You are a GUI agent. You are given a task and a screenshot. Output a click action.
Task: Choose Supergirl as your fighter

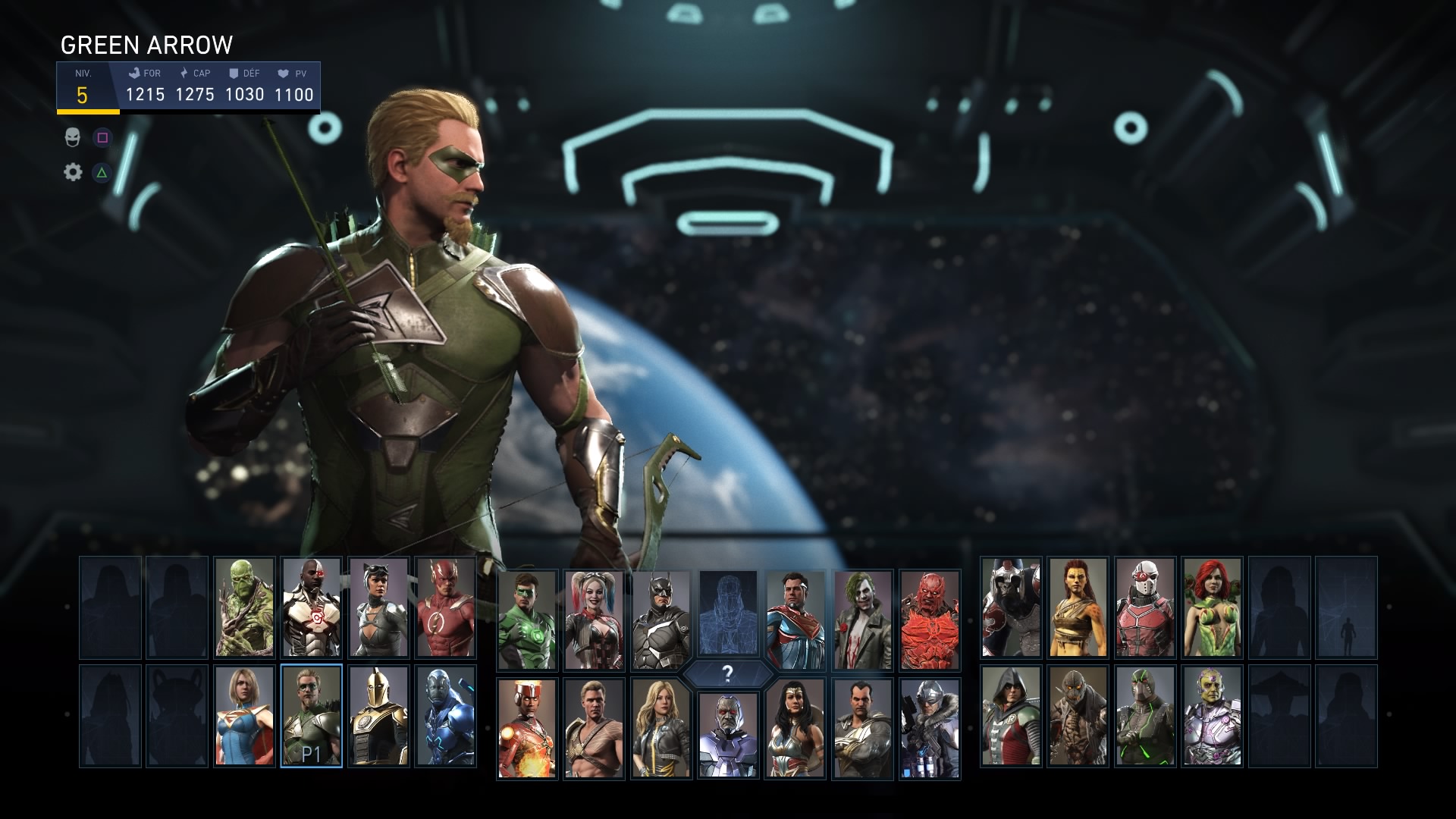[x=244, y=716]
